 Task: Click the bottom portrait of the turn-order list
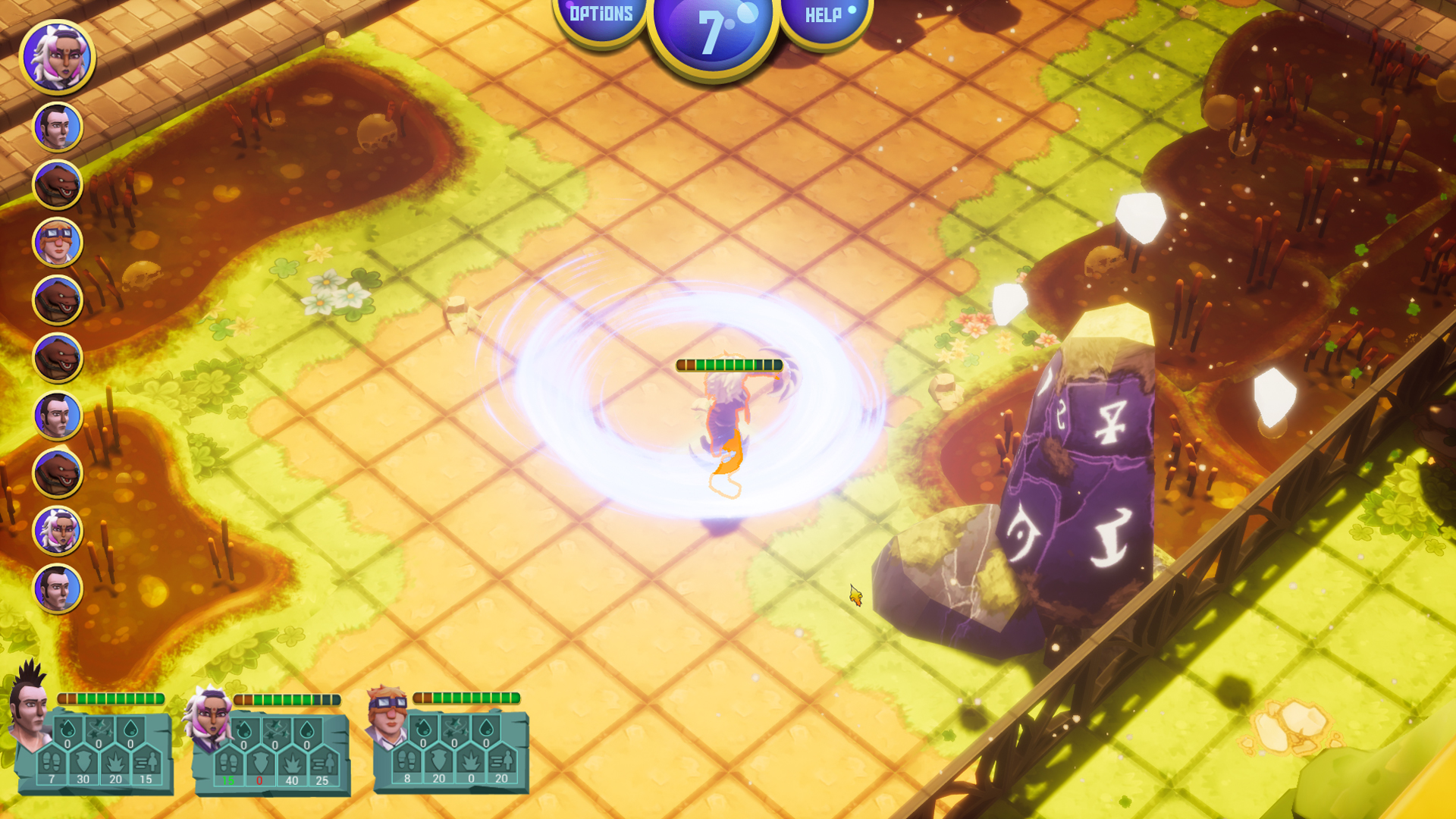57,588
